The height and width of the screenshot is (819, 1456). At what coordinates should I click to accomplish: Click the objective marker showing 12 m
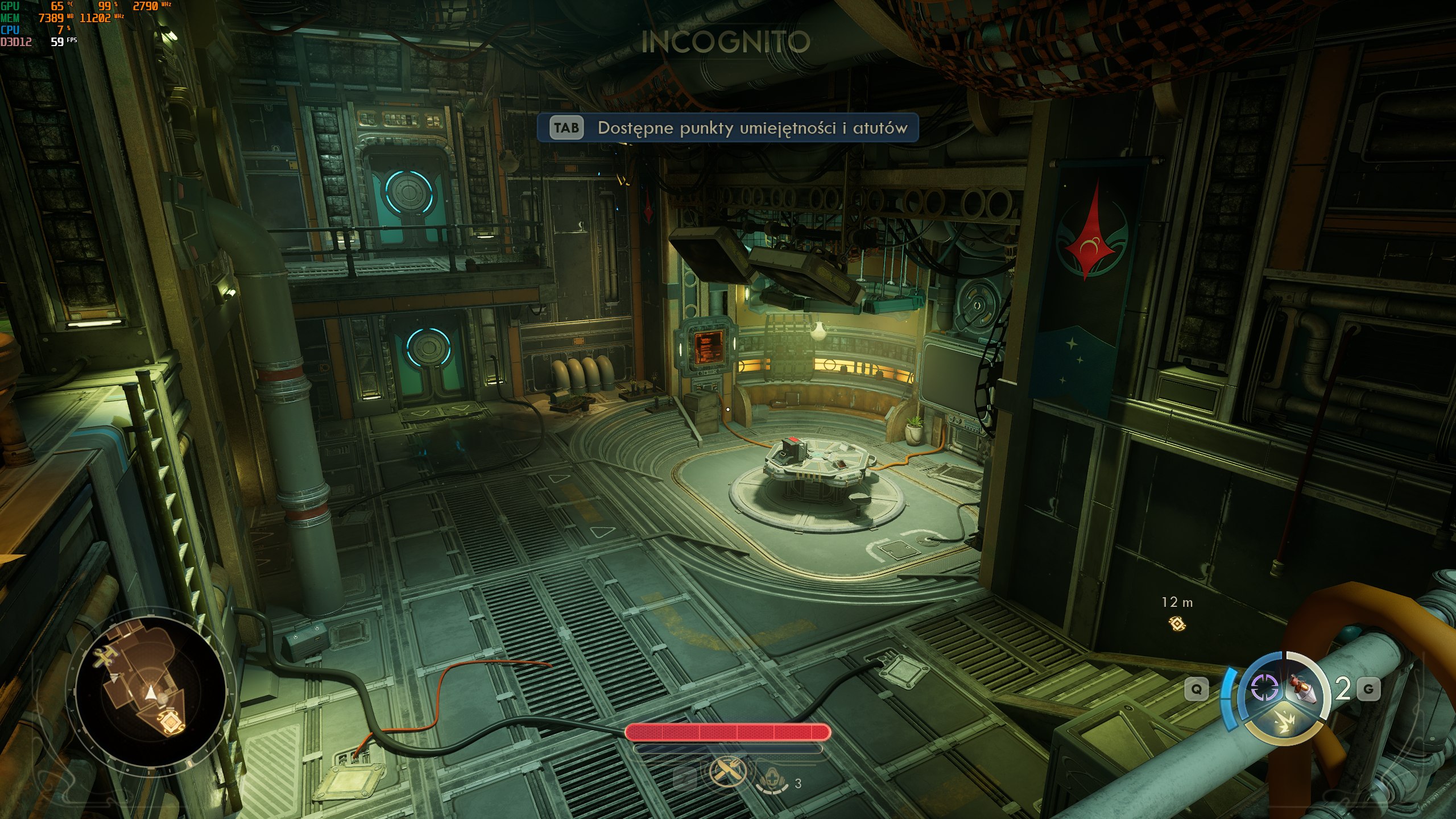pyautogui.click(x=1177, y=624)
